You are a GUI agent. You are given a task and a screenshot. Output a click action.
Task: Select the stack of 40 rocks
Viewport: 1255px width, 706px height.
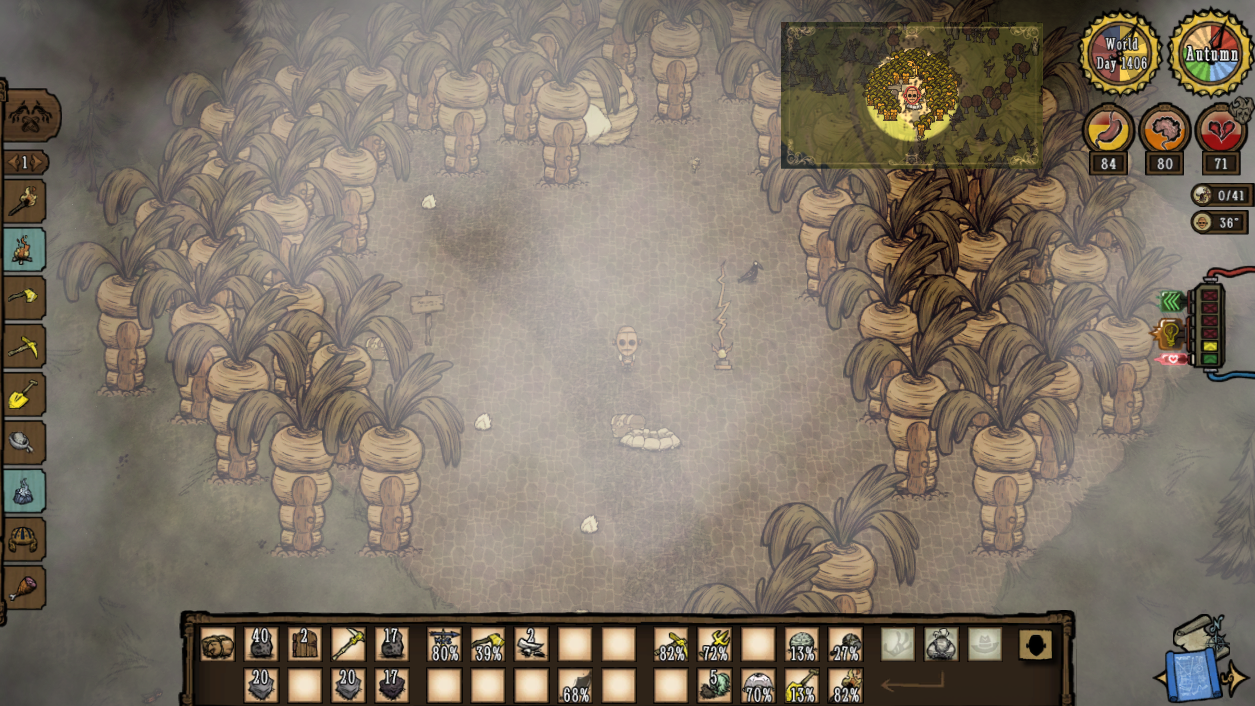click(x=261, y=644)
